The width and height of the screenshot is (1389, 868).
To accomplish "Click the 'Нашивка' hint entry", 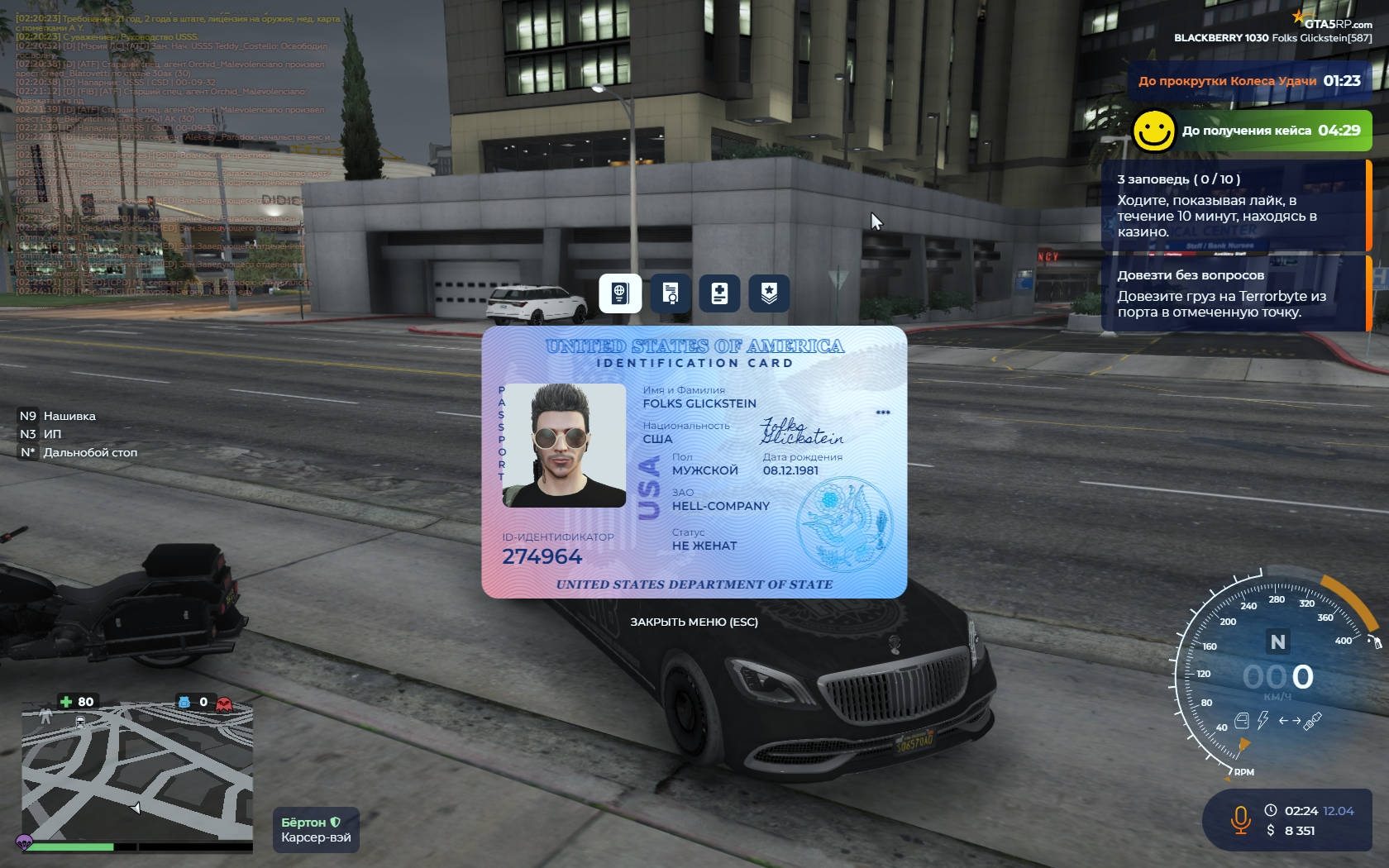I will click(x=69, y=416).
